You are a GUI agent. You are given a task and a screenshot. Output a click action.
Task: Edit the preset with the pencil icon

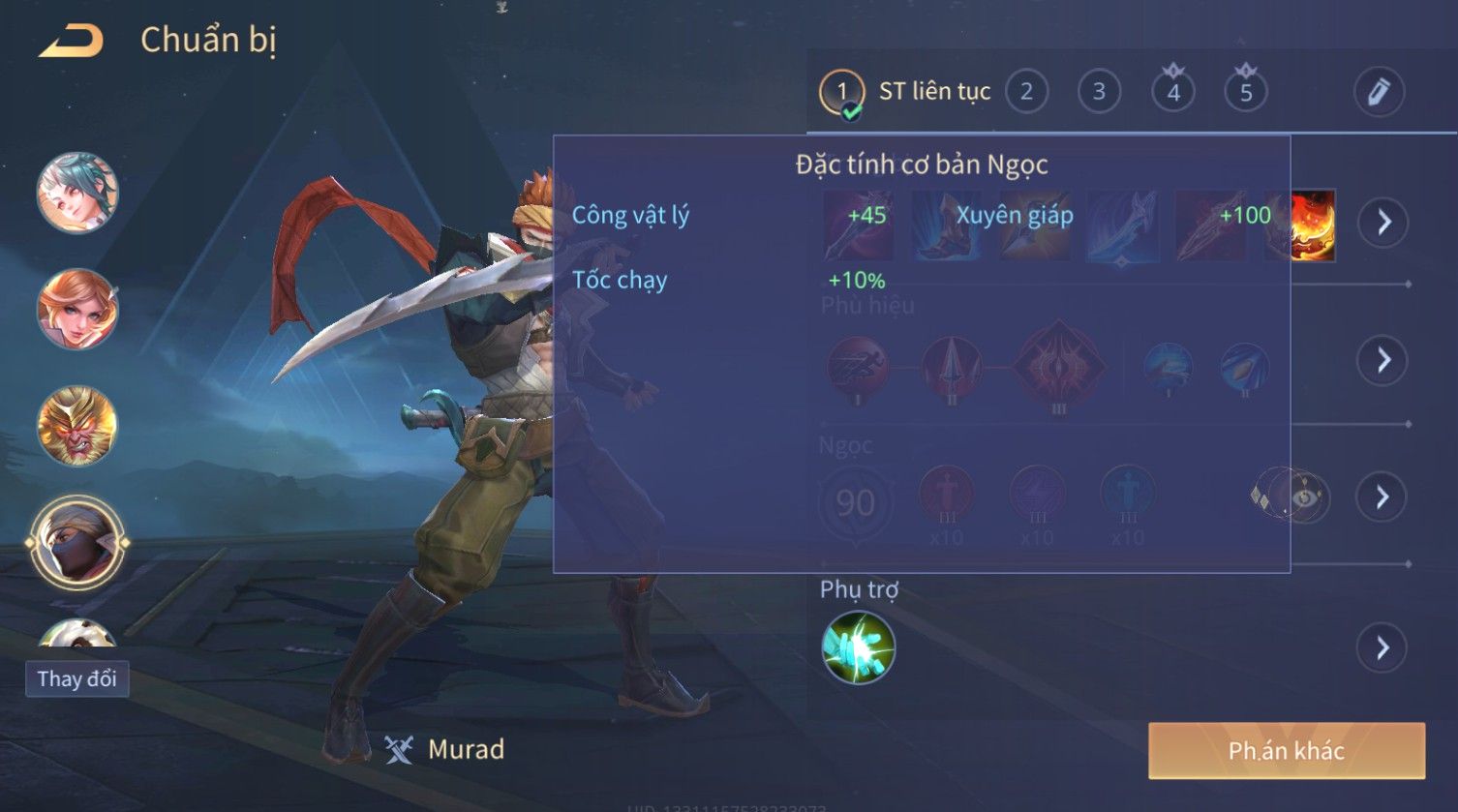pyautogui.click(x=1378, y=92)
